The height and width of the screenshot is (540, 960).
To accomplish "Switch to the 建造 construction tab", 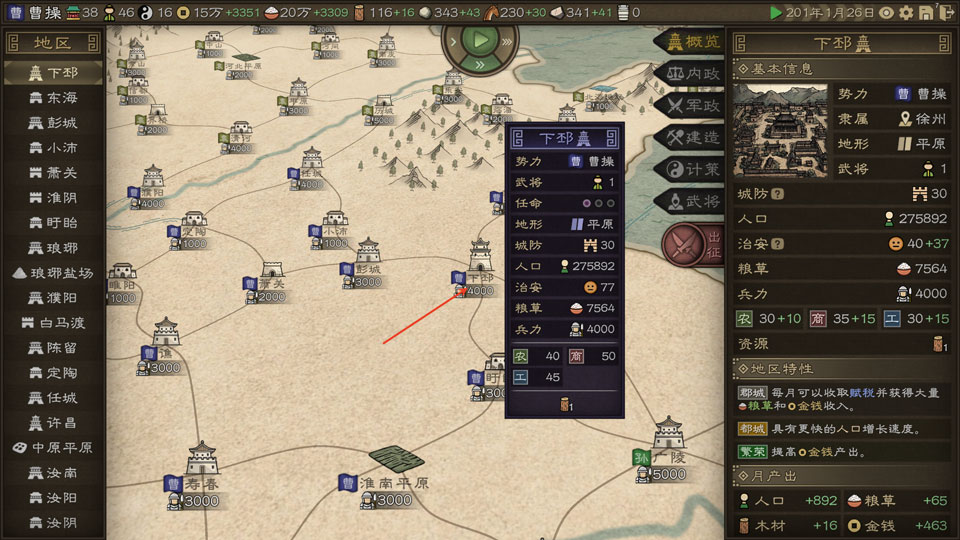I will pos(689,137).
